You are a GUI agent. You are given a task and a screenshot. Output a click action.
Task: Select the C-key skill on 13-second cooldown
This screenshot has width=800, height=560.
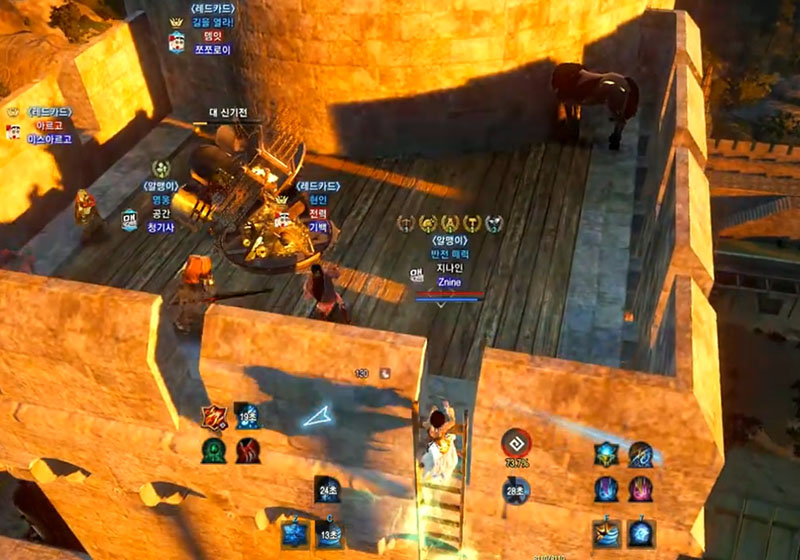pos(328,532)
